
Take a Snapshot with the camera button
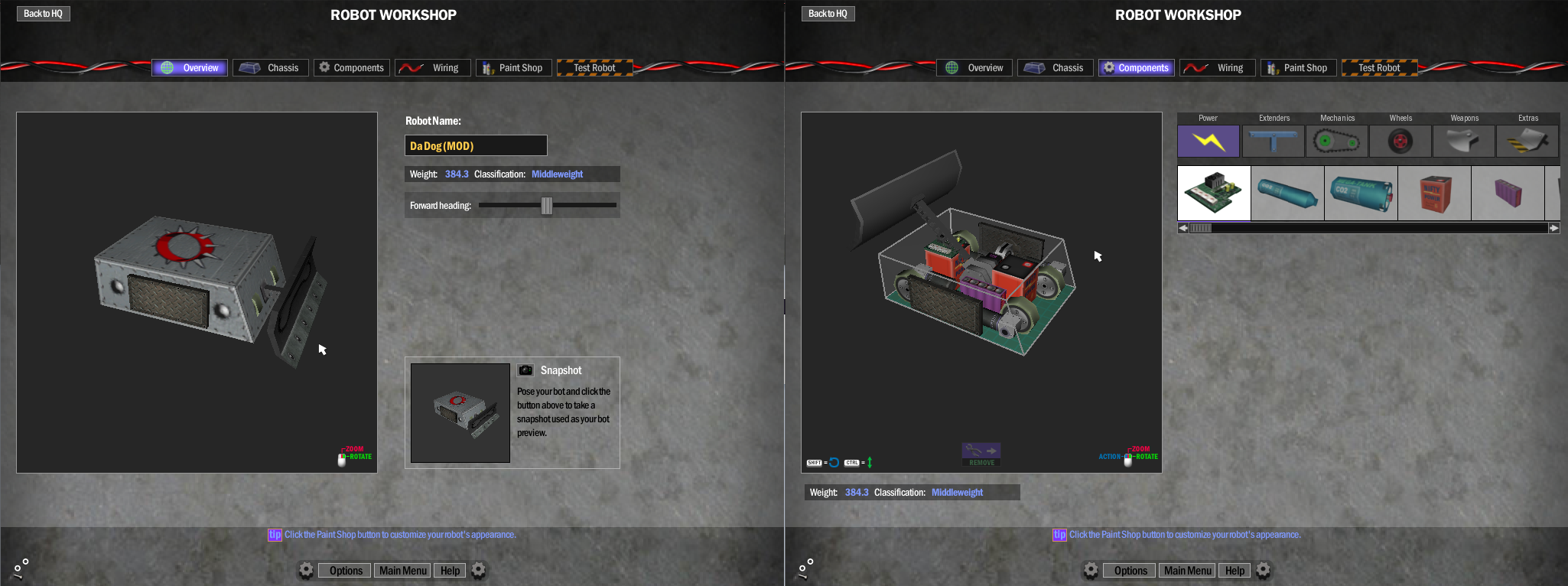[x=525, y=370]
